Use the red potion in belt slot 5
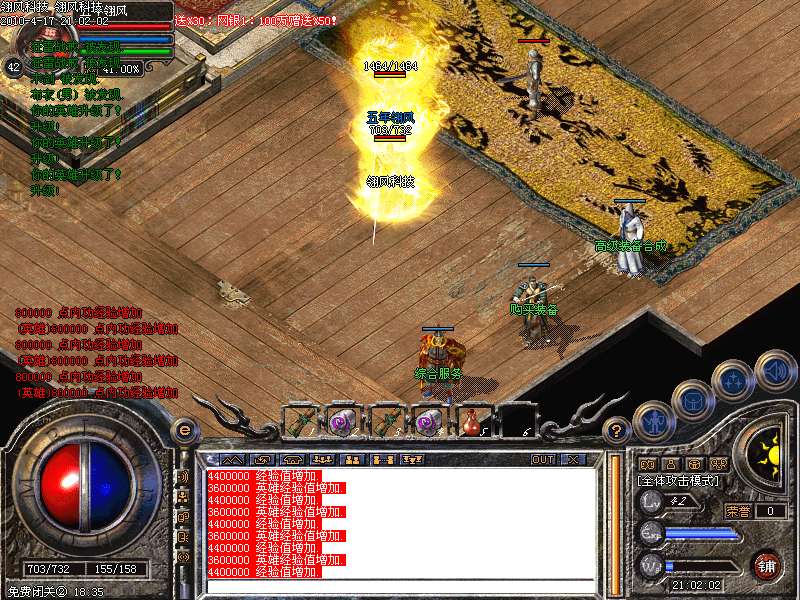This screenshot has height=600, width=800. click(x=471, y=422)
